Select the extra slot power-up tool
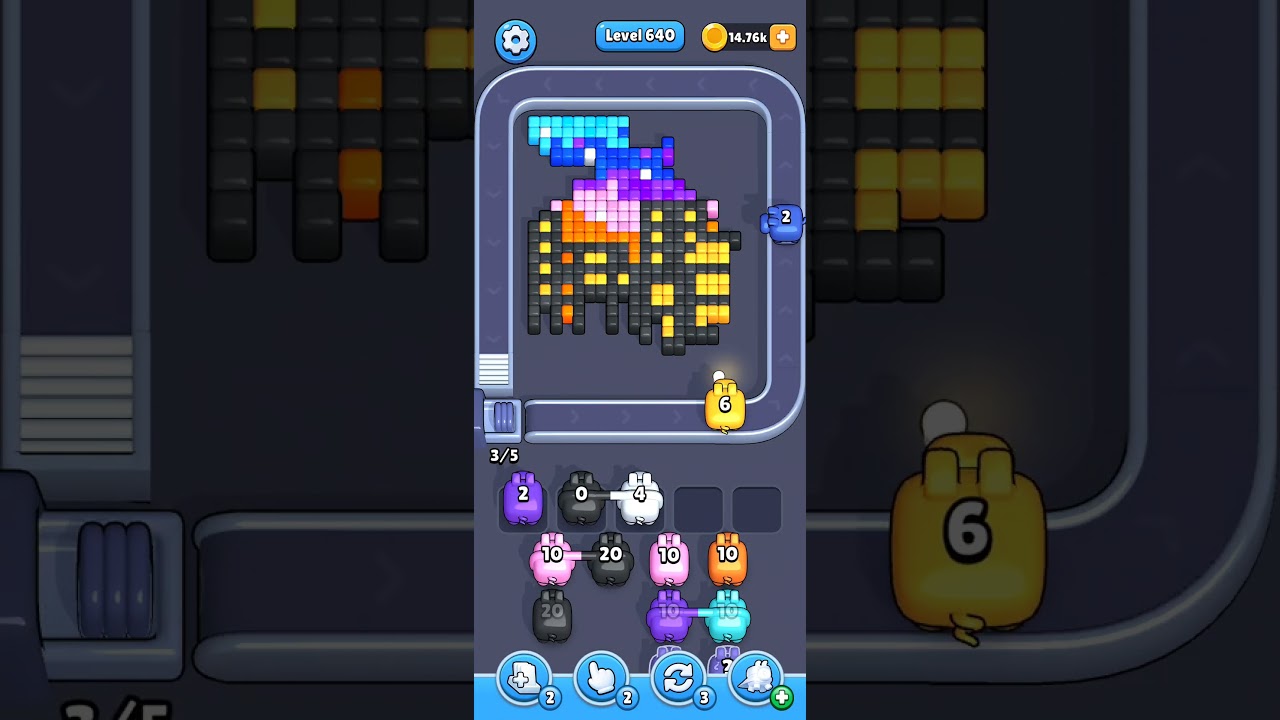 pos(522,678)
